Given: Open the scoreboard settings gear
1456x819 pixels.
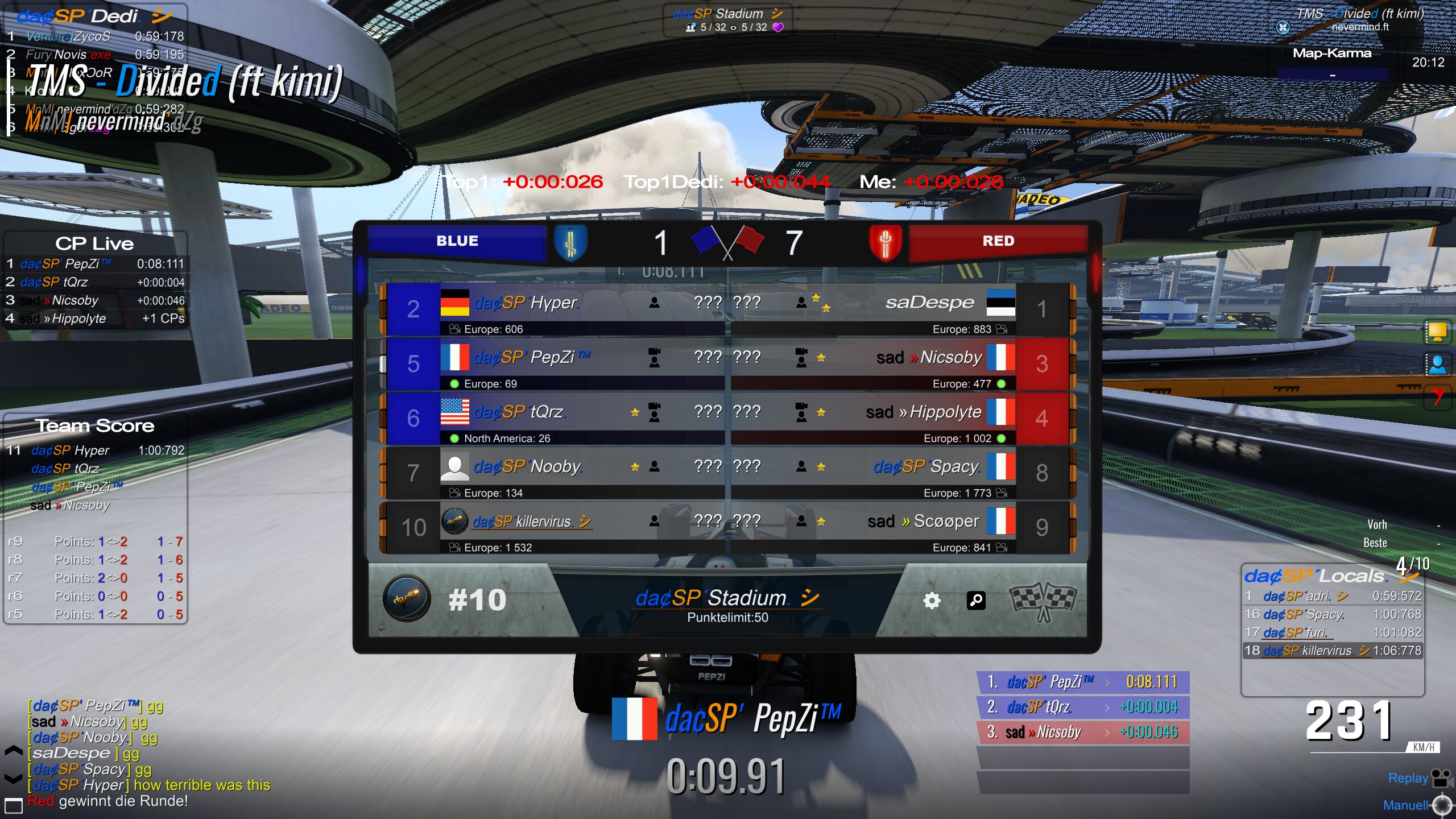Looking at the screenshot, I should click(x=932, y=601).
